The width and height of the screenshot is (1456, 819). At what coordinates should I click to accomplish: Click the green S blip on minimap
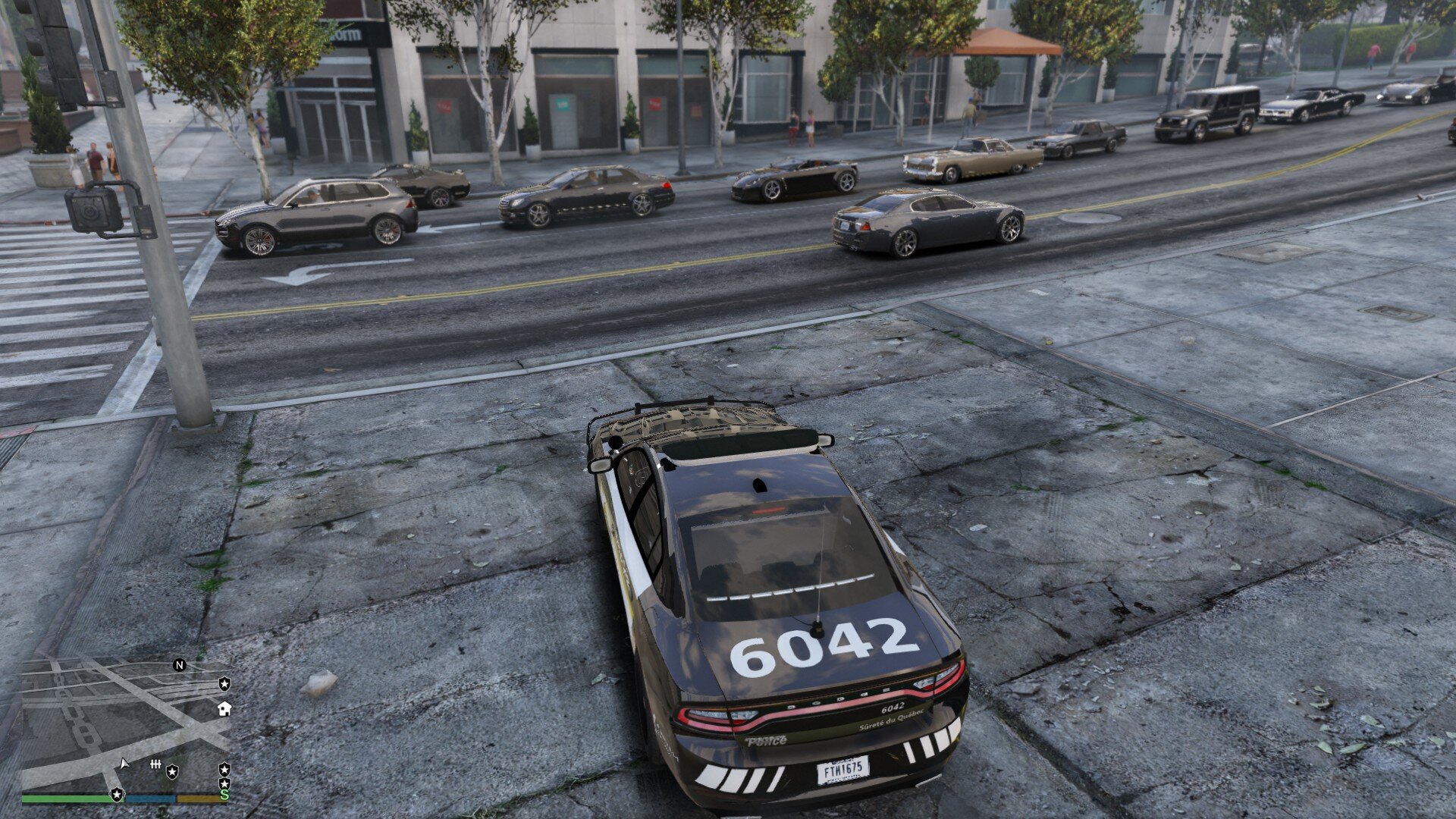pos(224,795)
